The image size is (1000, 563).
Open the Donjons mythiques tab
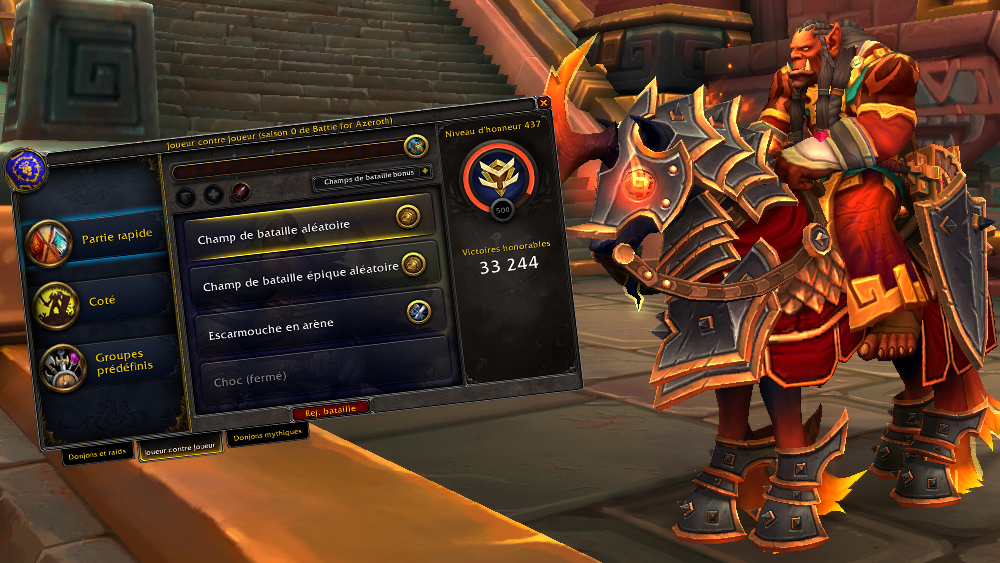click(x=267, y=438)
